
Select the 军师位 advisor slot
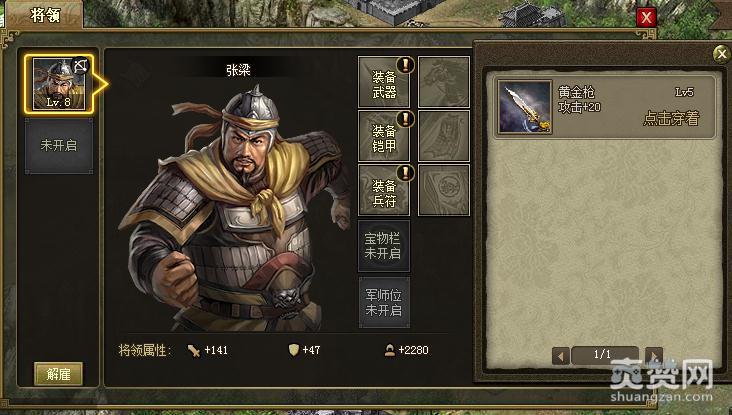tap(384, 302)
